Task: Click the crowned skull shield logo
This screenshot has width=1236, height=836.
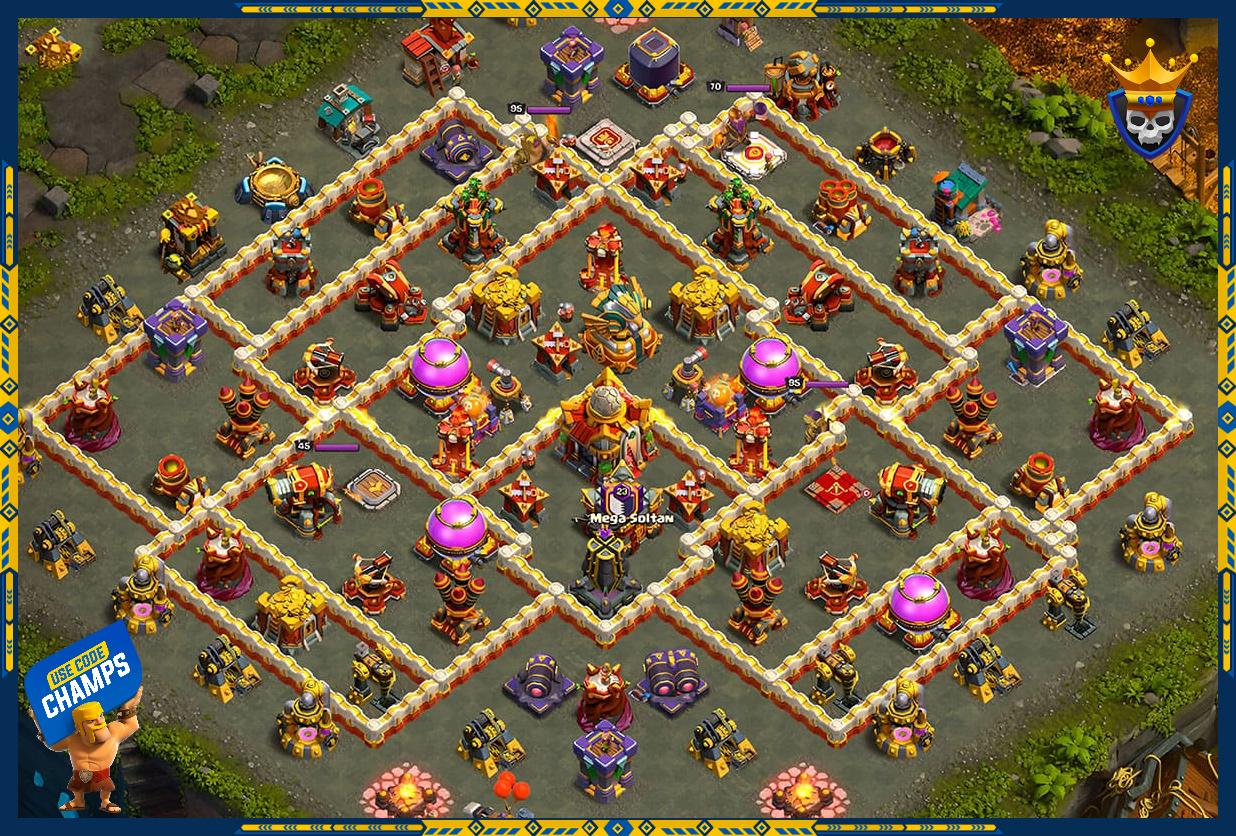Action: [1149, 106]
